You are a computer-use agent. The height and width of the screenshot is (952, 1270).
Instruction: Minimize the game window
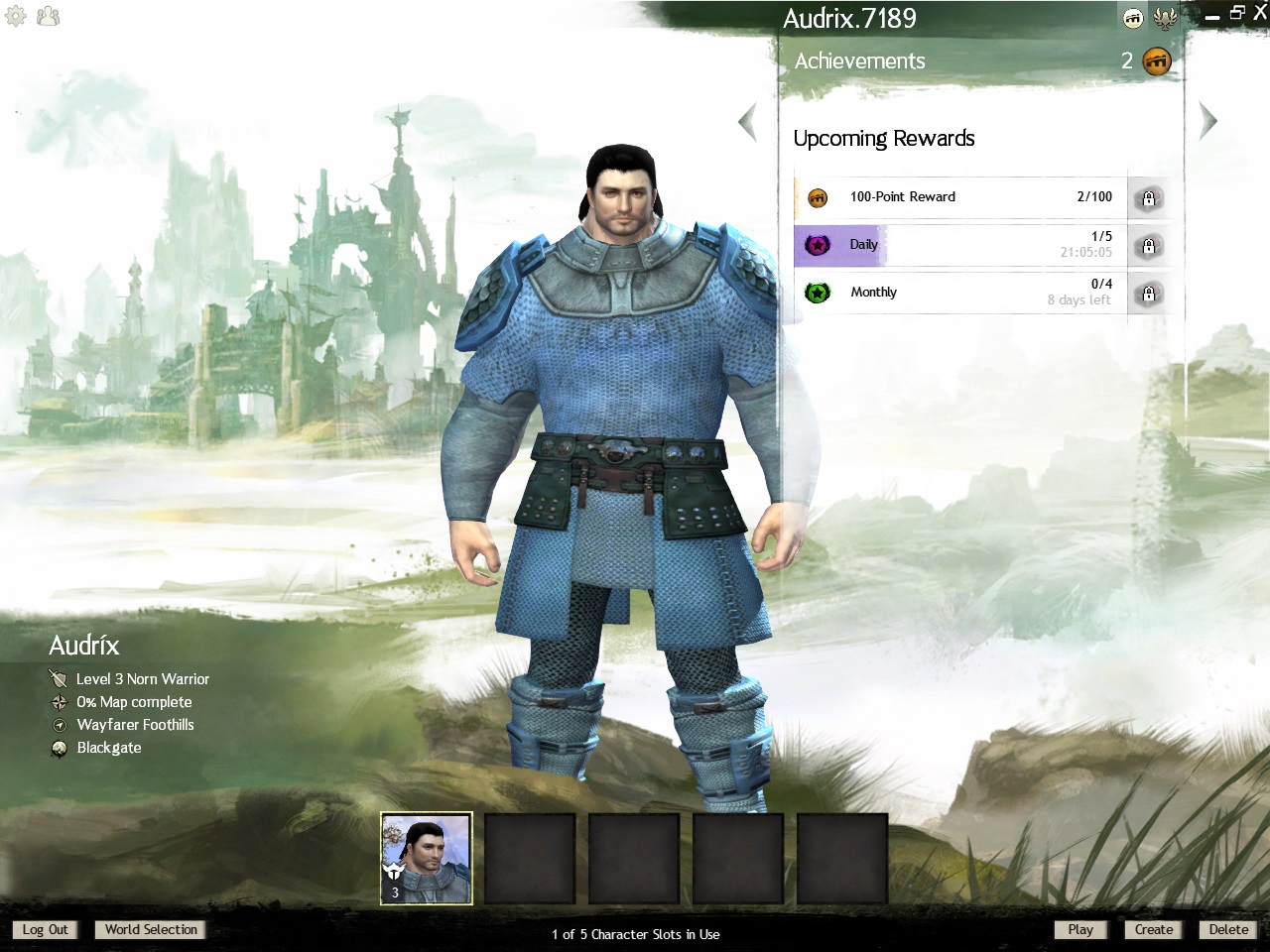tap(1212, 16)
